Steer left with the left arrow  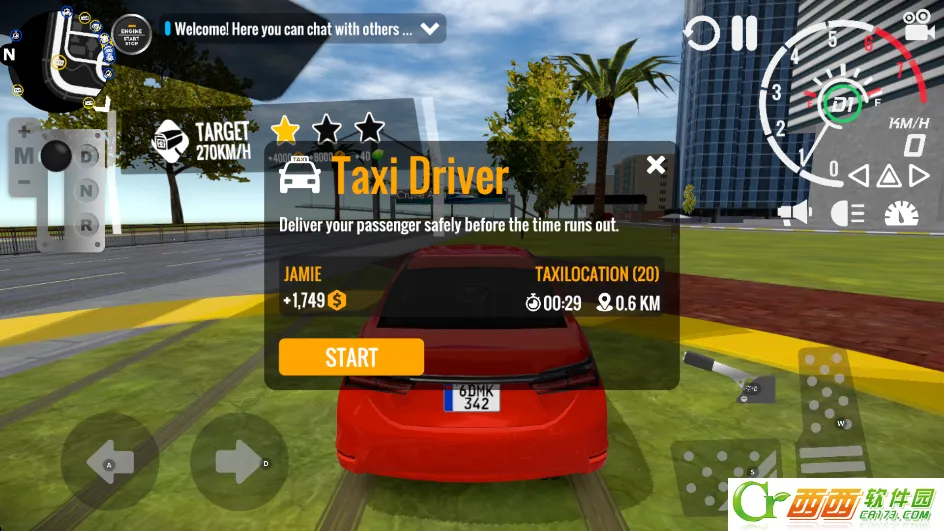109,462
